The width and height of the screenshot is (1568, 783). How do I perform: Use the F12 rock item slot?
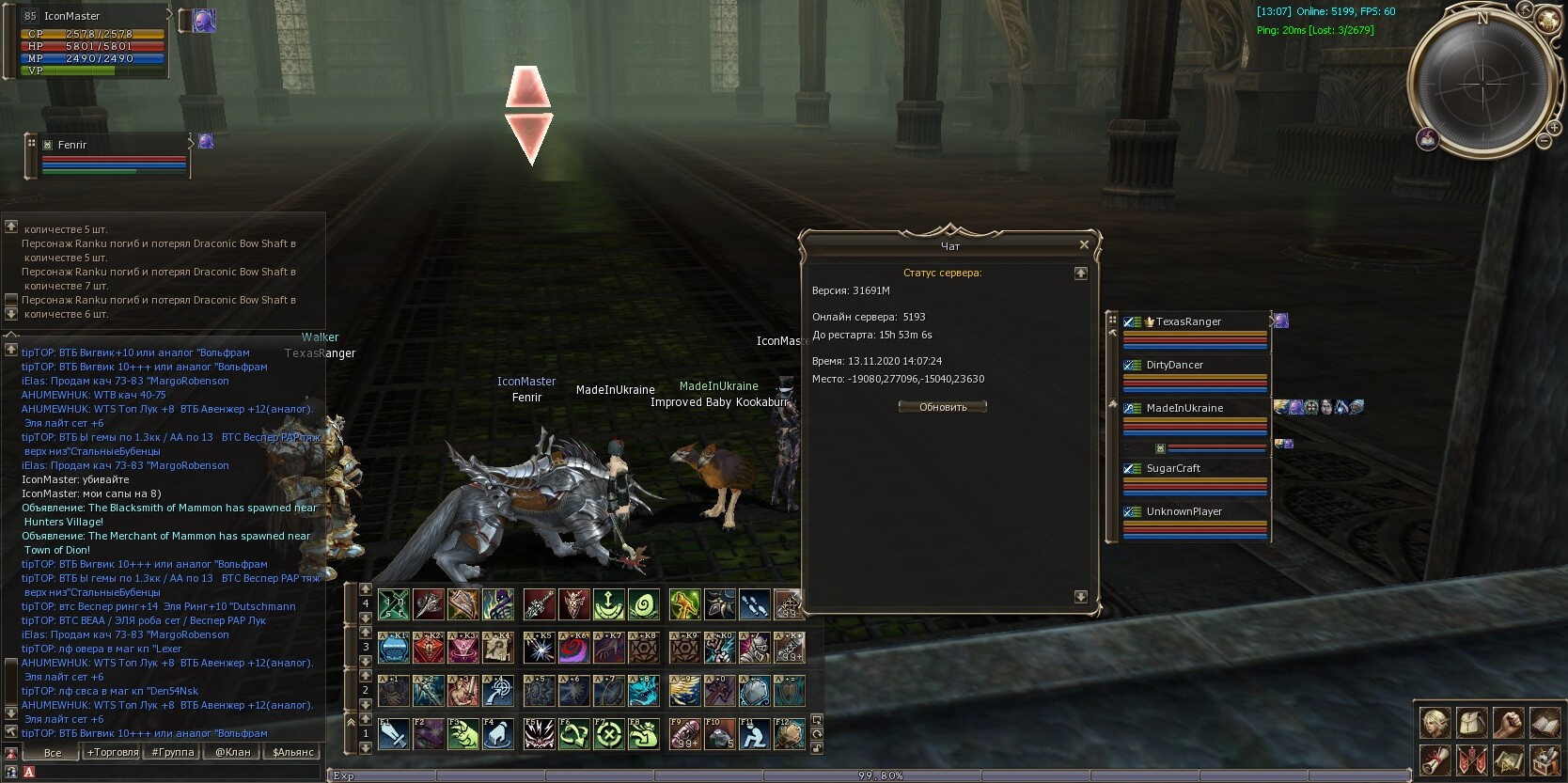click(x=789, y=734)
